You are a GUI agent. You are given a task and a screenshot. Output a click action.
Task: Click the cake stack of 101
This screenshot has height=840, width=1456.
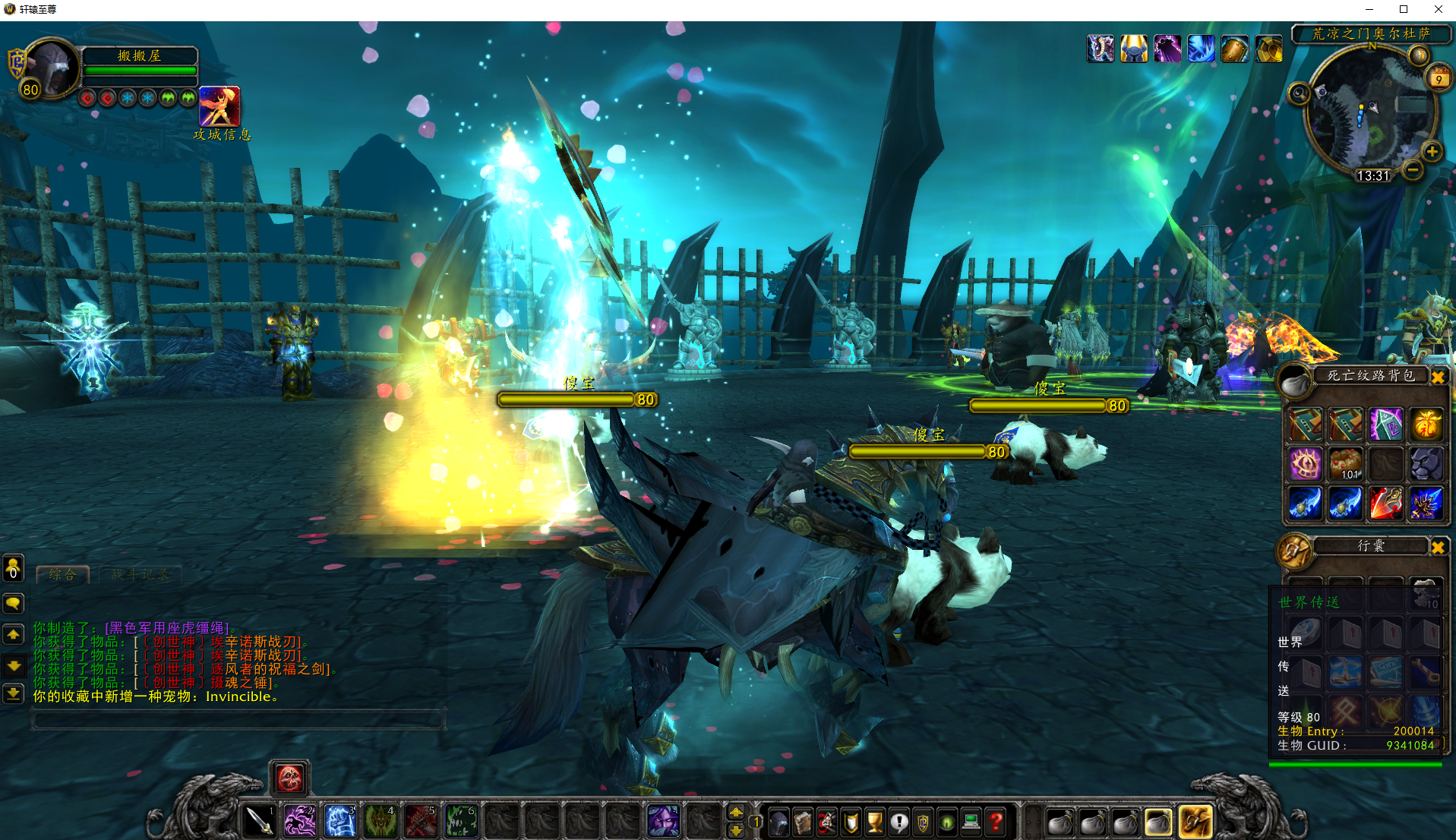tap(1345, 463)
